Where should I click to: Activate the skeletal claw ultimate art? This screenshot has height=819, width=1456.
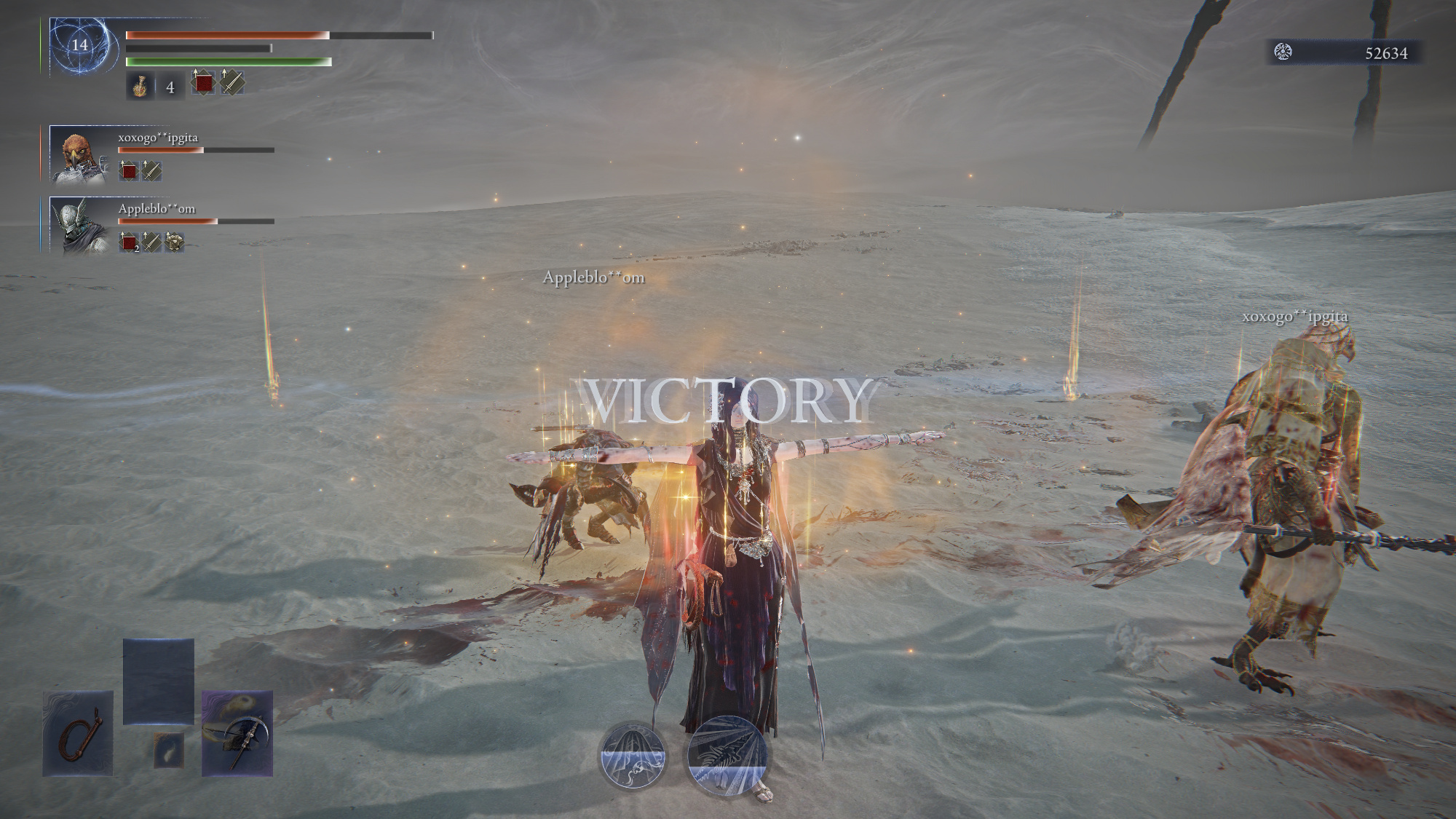pyautogui.click(x=727, y=756)
